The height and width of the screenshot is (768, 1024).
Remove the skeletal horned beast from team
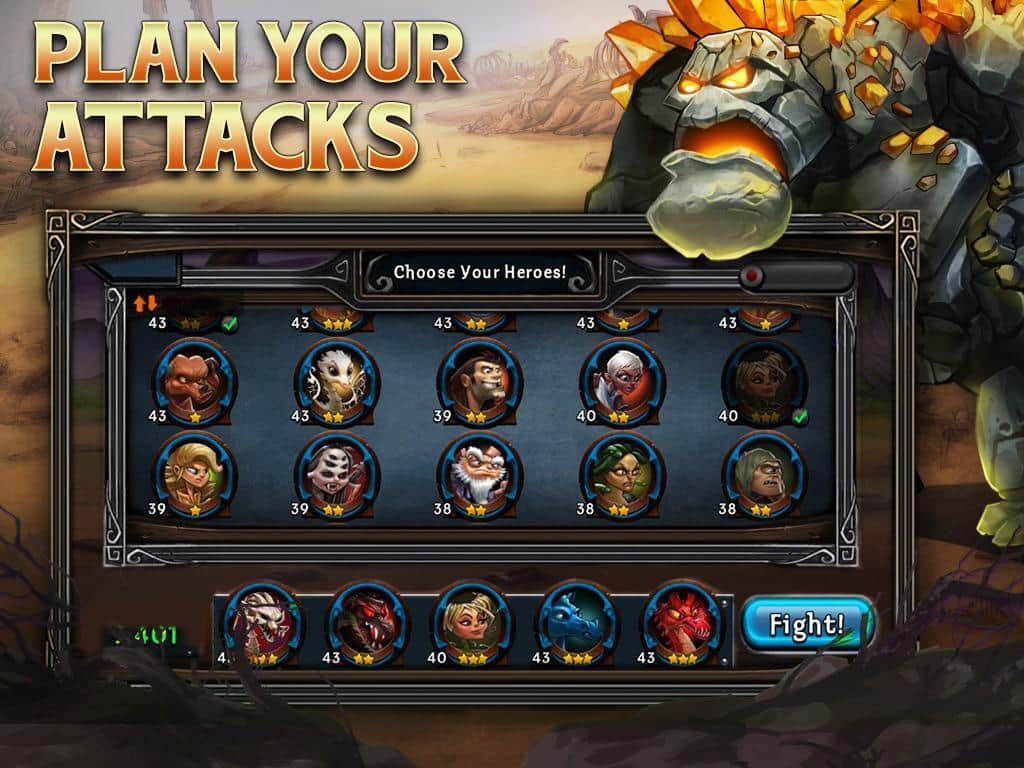261,622
